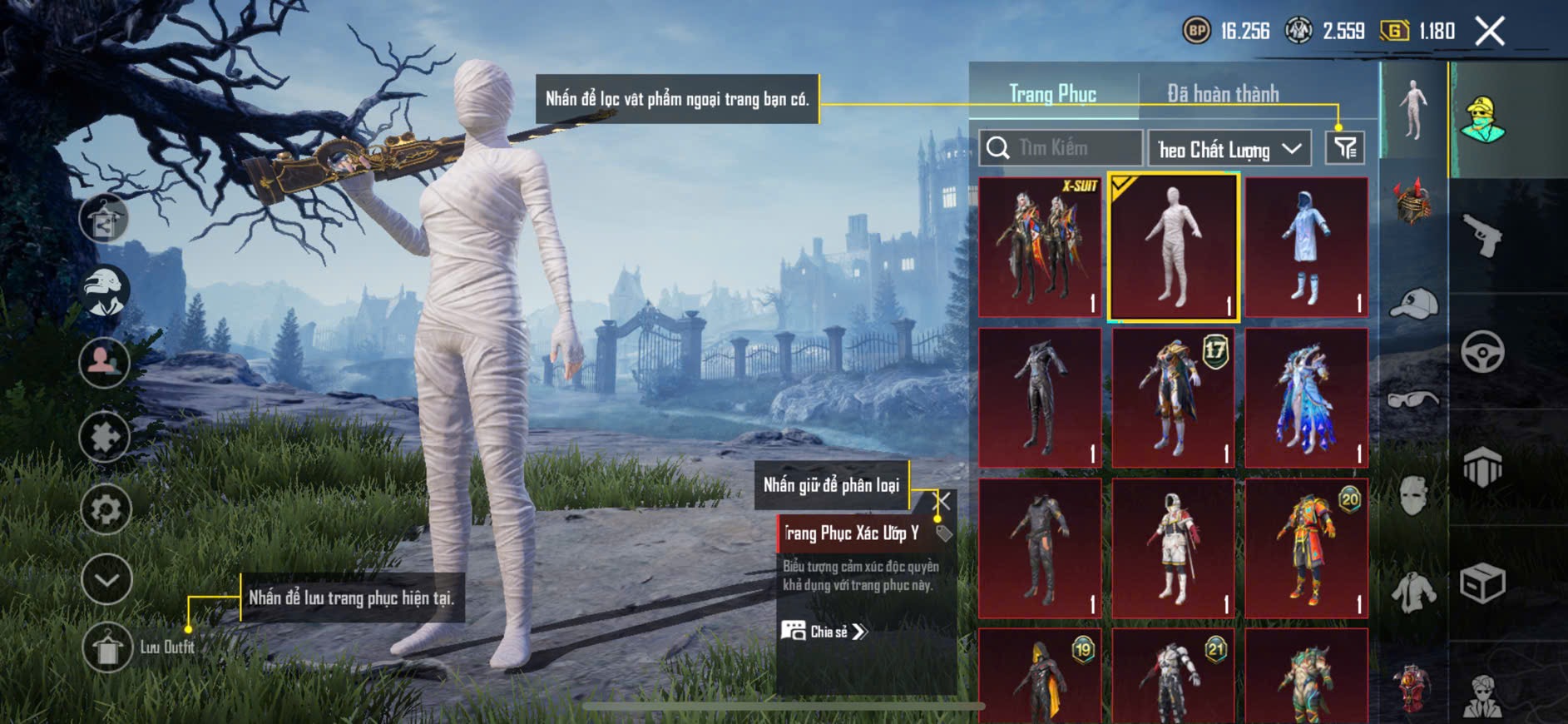Toggle the owned-items filter funnel icon
The width and height of the screenshot is (1568, 724).
pyautogui.click(x=1344, y=148)
